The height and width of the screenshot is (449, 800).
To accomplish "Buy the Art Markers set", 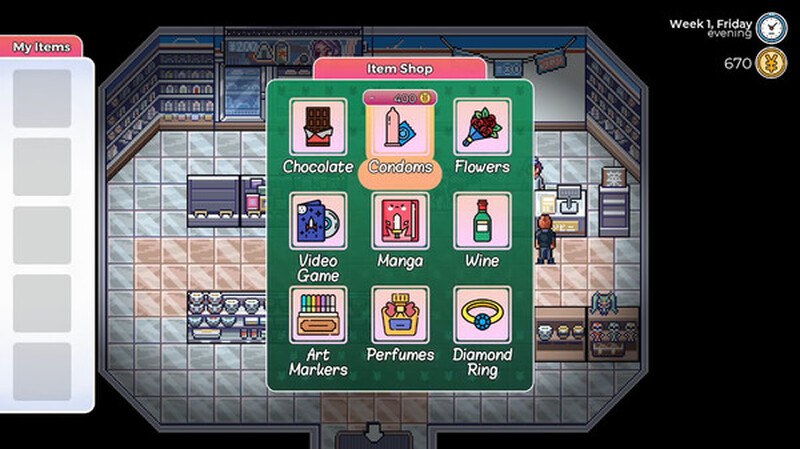I will [x=318, y=315].
